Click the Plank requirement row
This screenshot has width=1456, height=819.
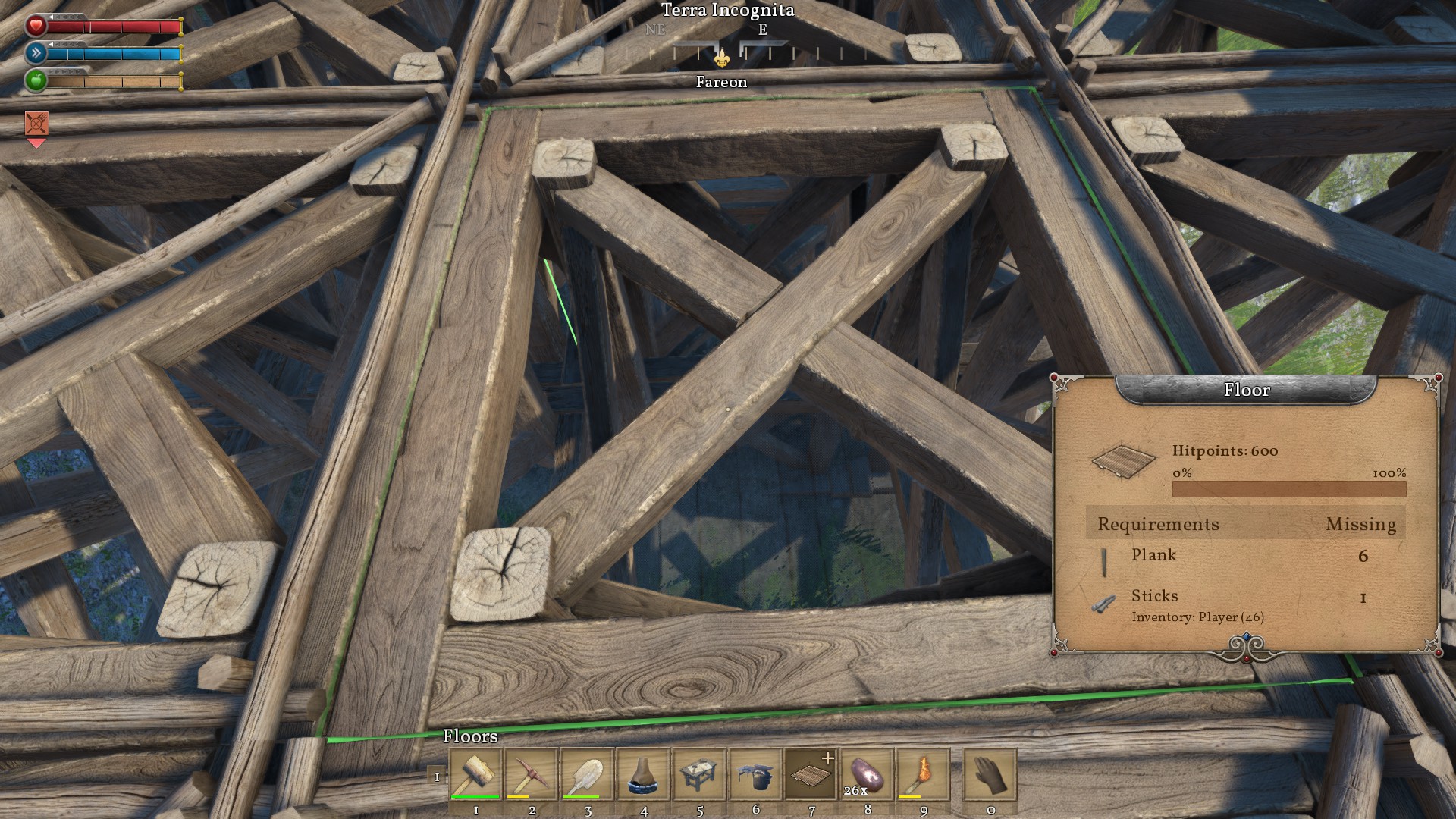1245,557
